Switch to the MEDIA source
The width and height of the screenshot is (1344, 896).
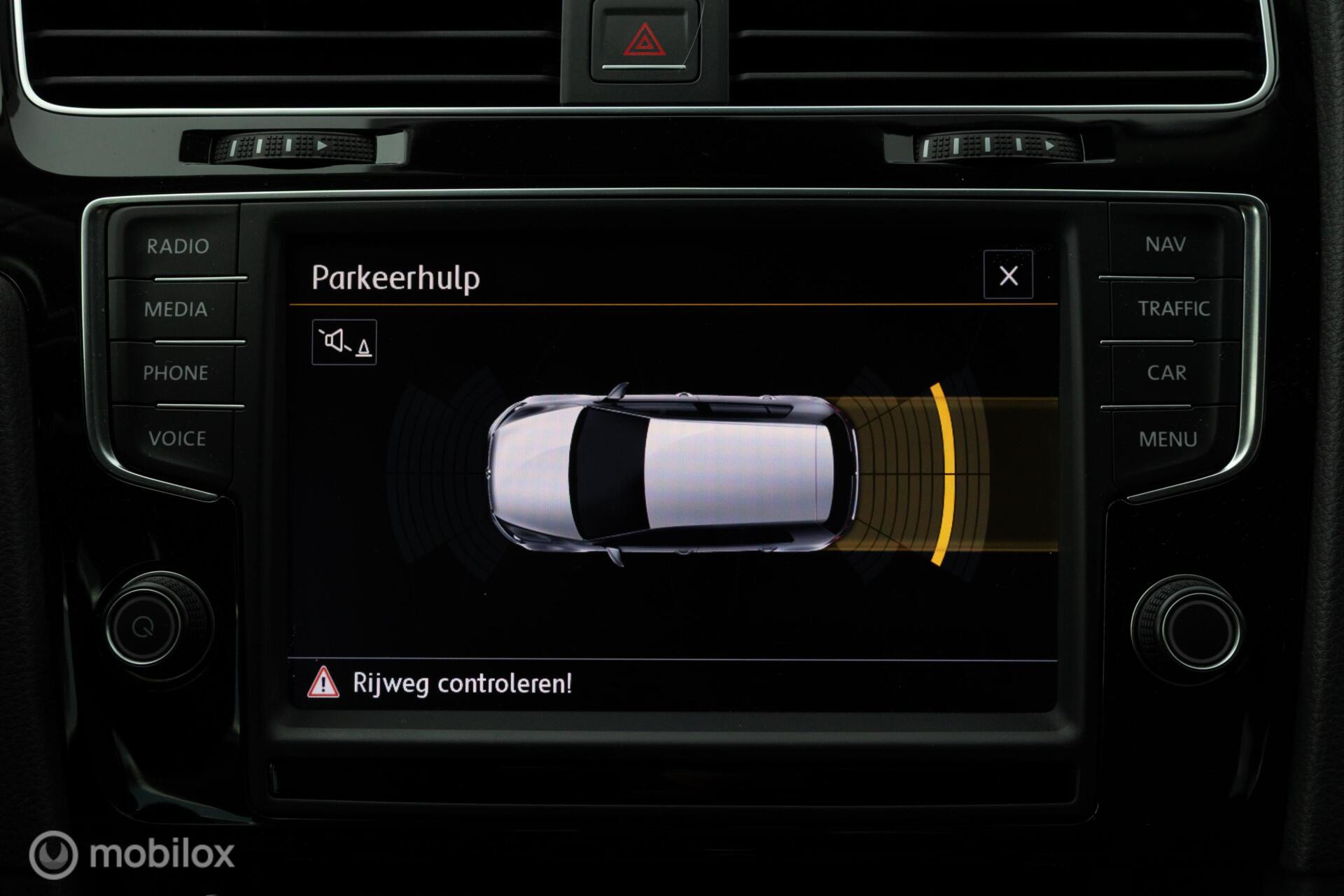click(x=176, y=310)
